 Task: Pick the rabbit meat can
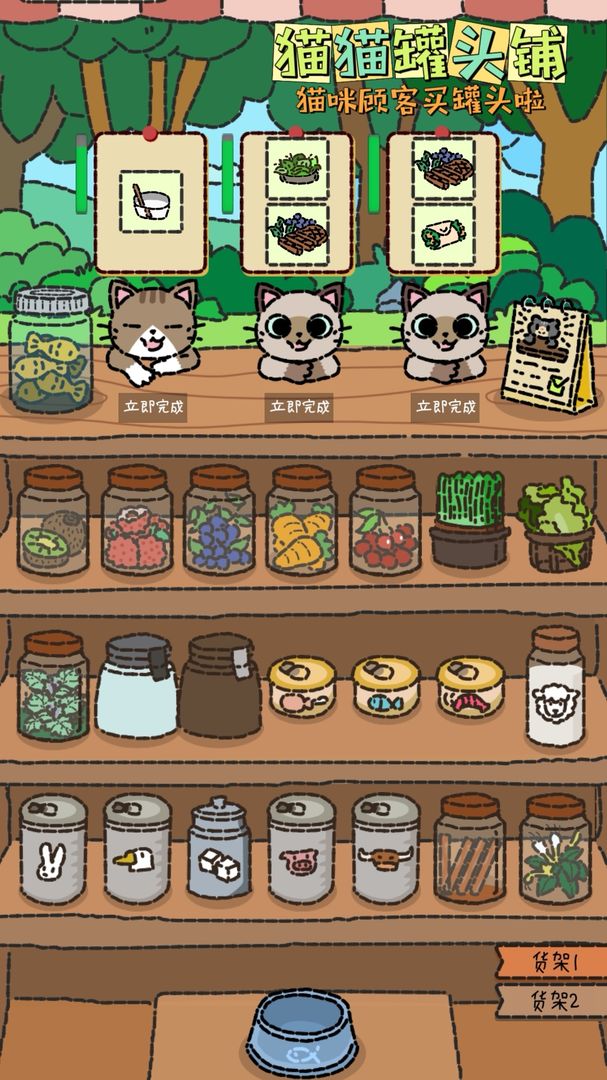point(53,850)
